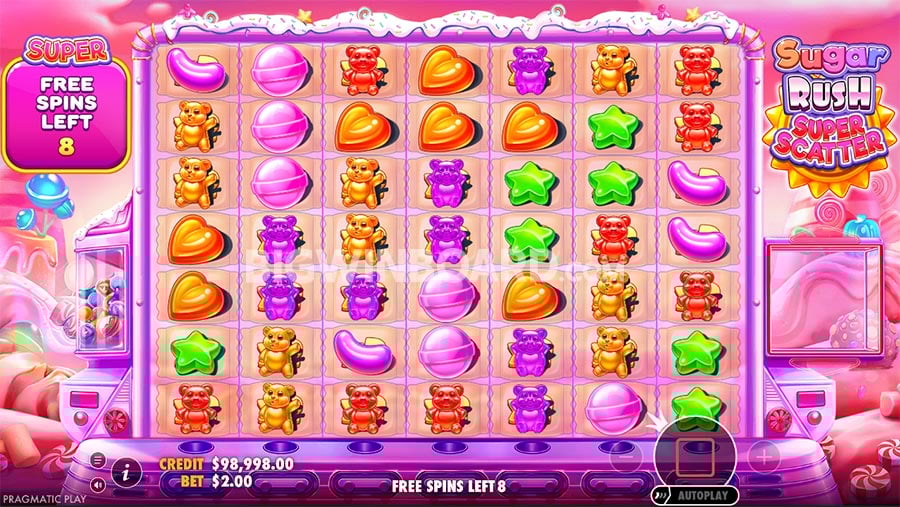The width and height of the screenshot is (900, 507).
Task: Stop the spin with the square button
Action: point(694,457)
